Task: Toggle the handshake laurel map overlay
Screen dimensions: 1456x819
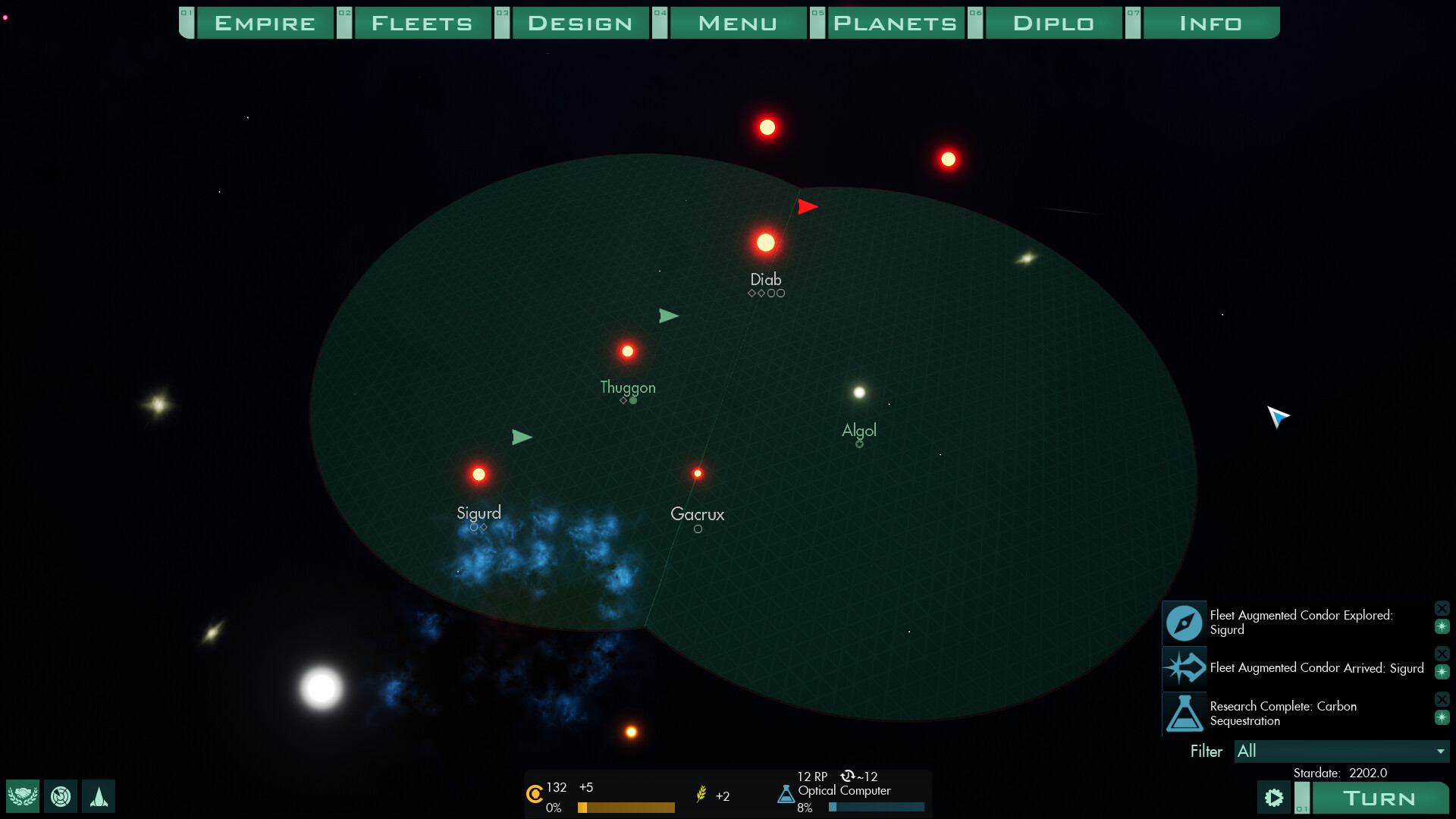Action: pos(23,796)
